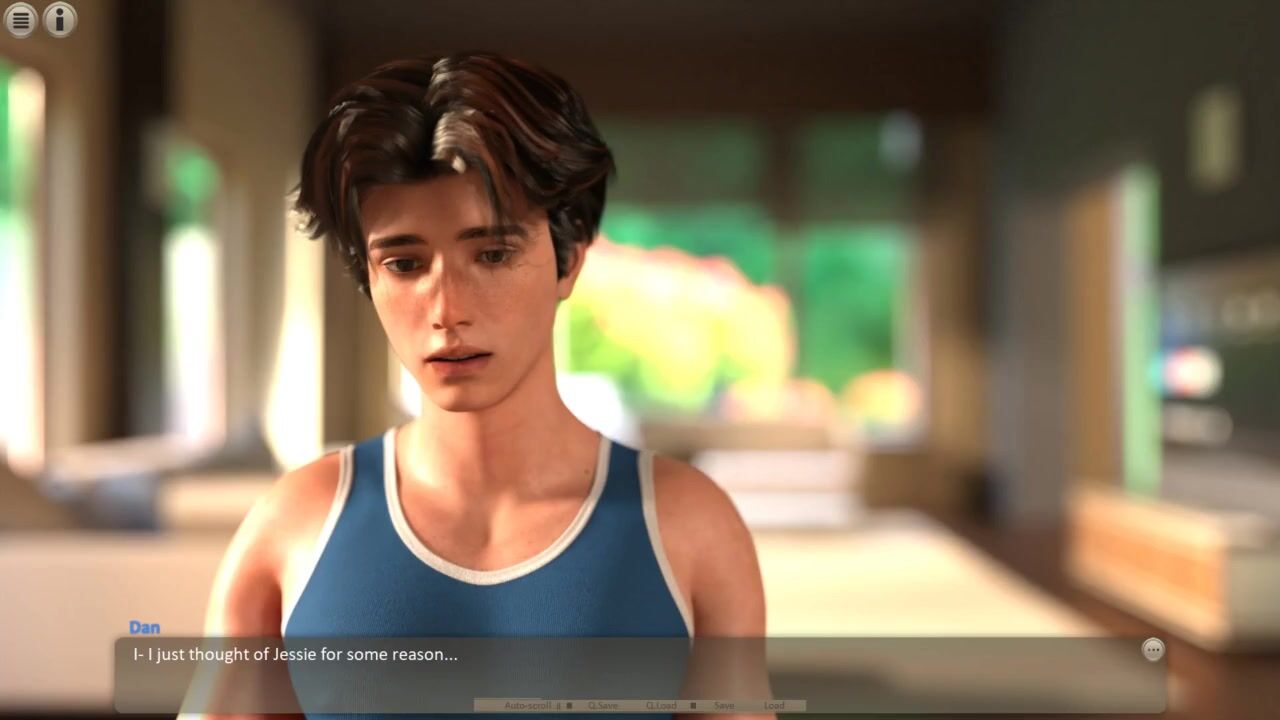Quick load with Q.Load
This screenshot has width=1280, height=720.
(661, 706)
